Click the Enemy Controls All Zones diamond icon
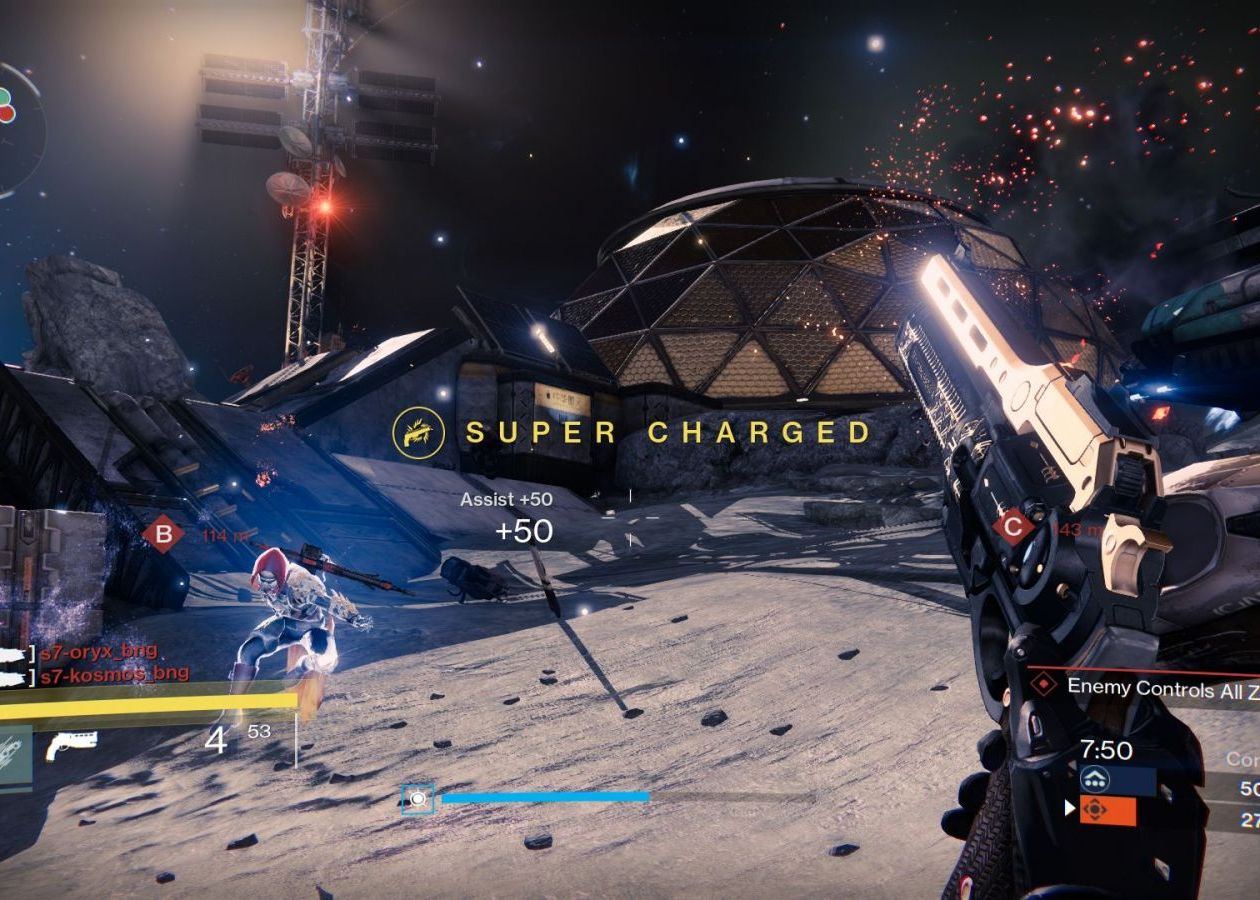The width and height of the screenshot is (1260, 900). click(x=1044, y=685)
